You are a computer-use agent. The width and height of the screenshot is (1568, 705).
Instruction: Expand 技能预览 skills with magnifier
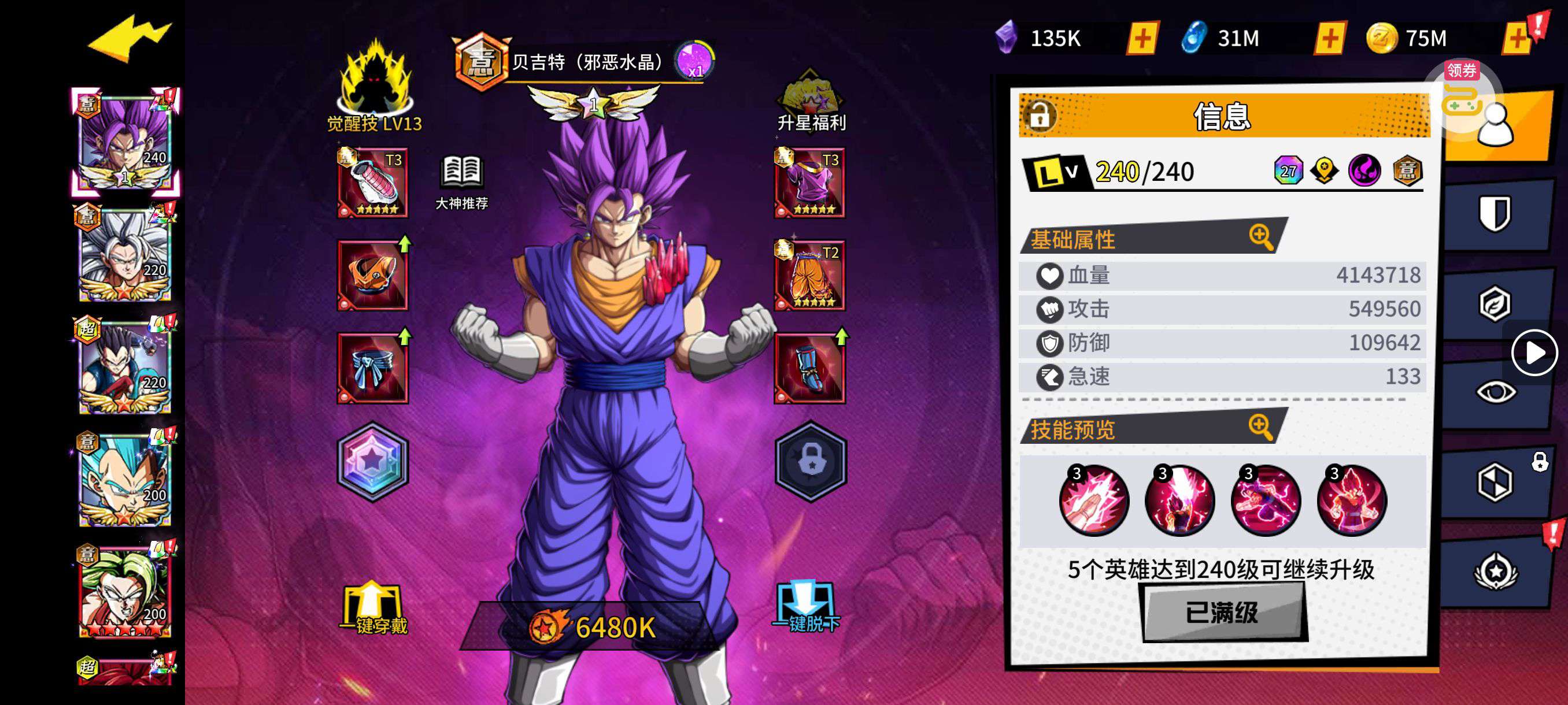[x=1260, y=427]
